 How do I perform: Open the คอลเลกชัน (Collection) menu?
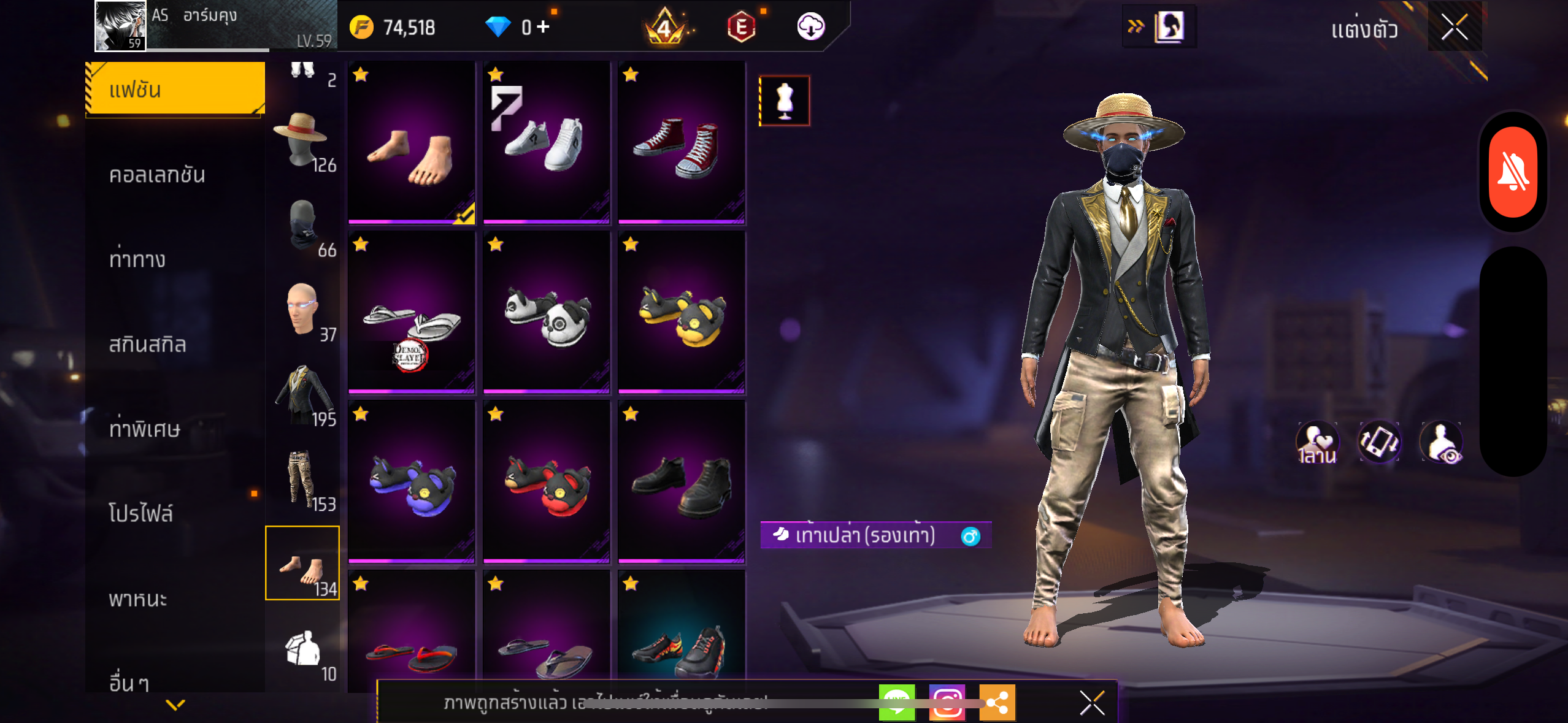coord(157,175)
